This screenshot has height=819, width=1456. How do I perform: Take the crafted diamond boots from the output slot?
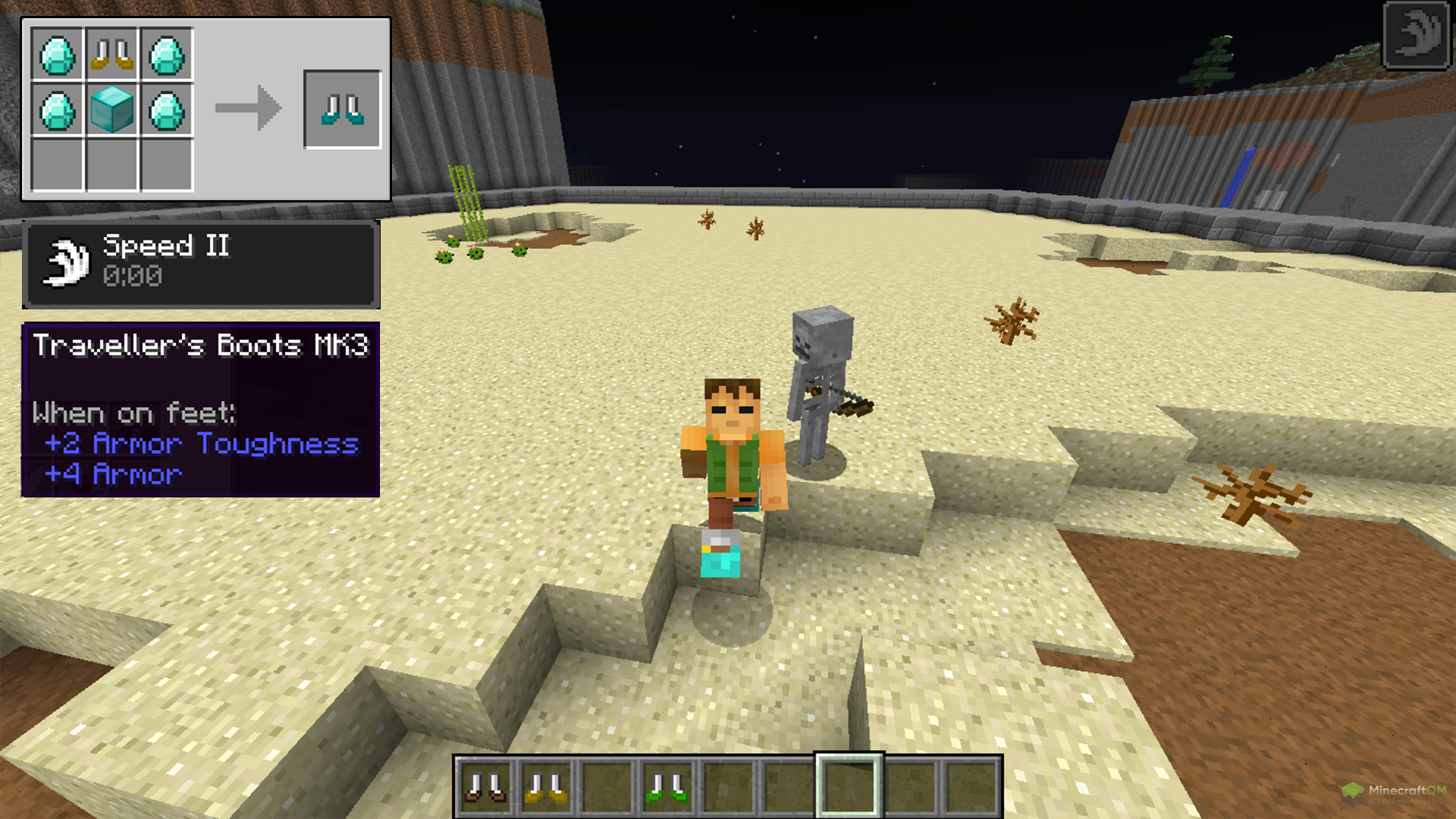342,109
